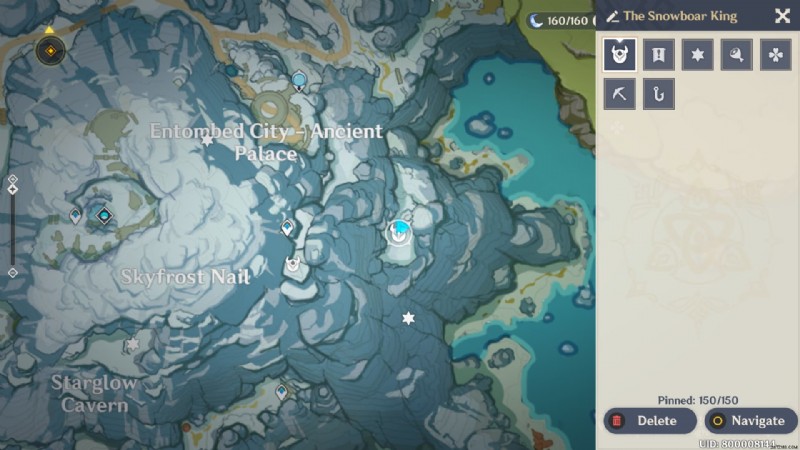Image resolution: width=800 pixels, height=450 pixels.
Task: Select the teleport waypoint above Entombed City
Action: [299, 80]
